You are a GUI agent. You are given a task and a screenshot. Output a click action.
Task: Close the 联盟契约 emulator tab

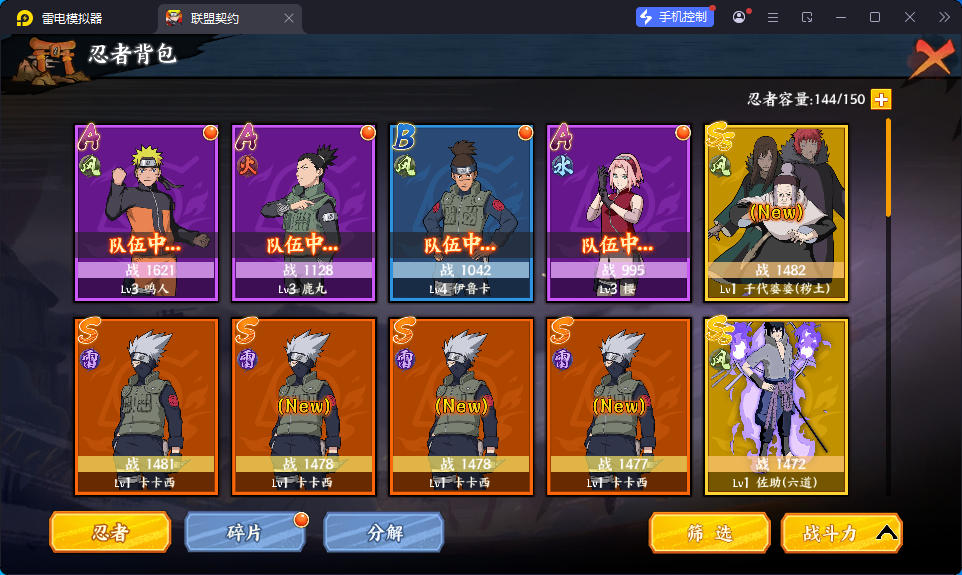(290, 18)
